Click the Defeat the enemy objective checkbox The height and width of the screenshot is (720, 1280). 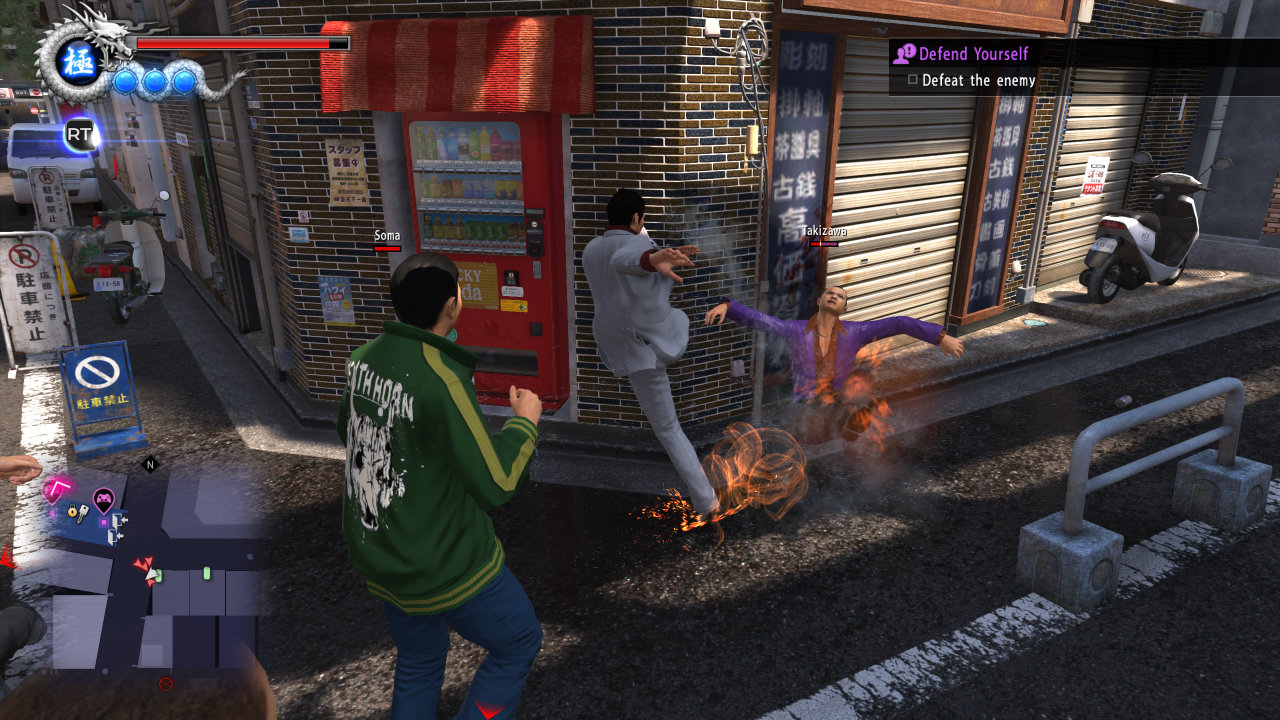(x=912, y=80)
